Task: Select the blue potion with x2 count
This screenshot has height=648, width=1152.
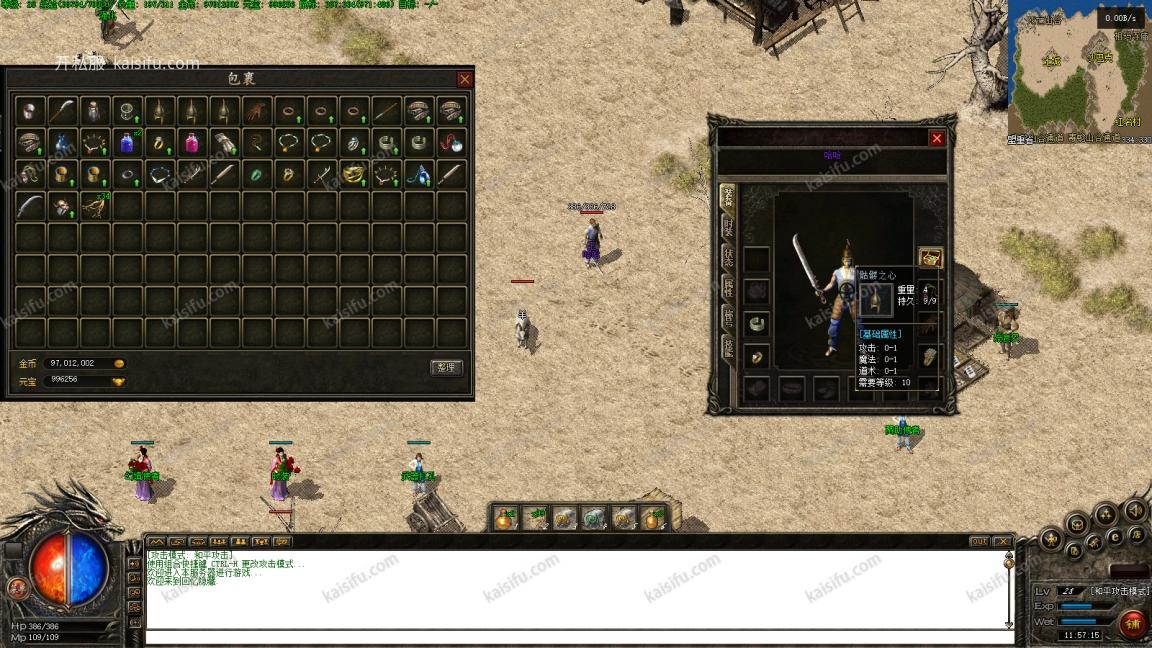Action: (x=127, y=142)
